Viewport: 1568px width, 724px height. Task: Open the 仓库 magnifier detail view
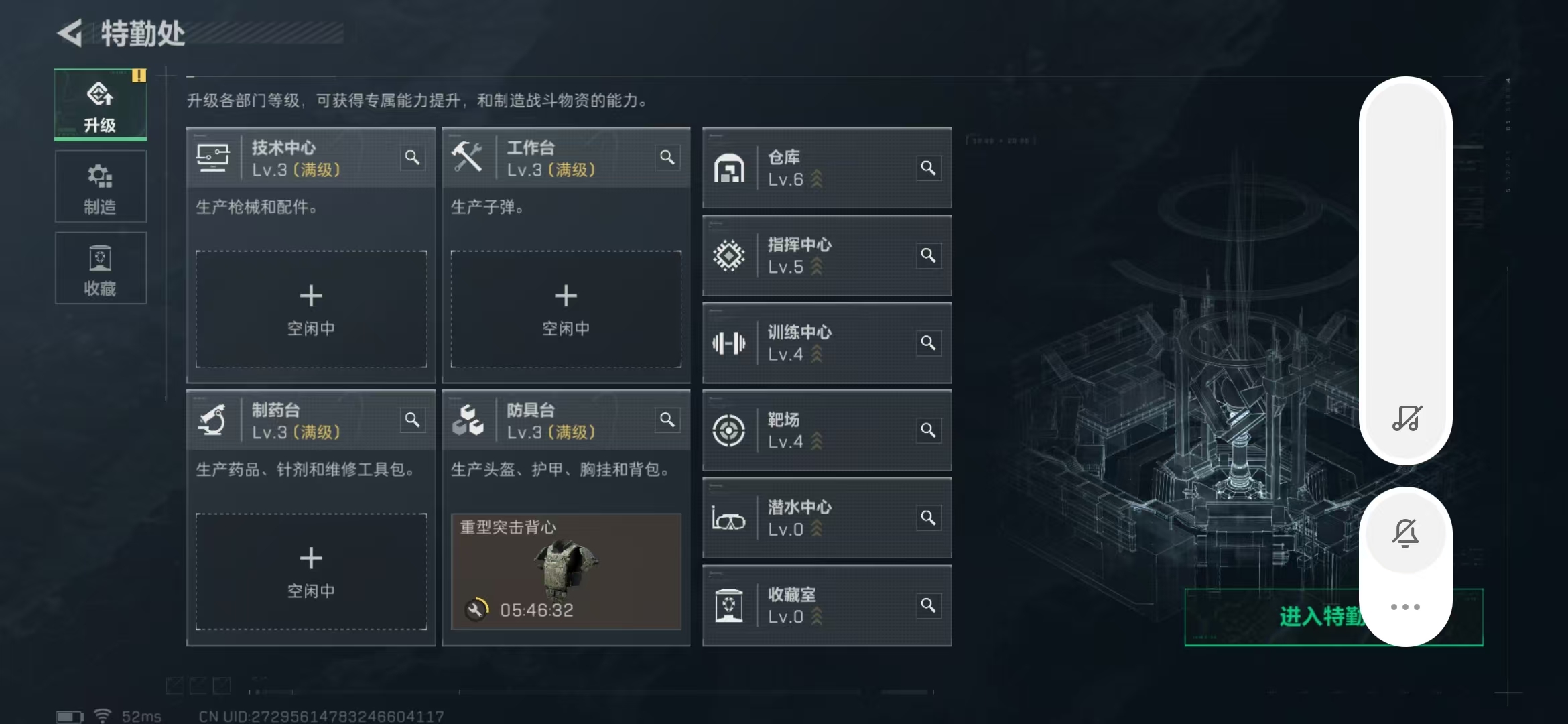[929, 168]
